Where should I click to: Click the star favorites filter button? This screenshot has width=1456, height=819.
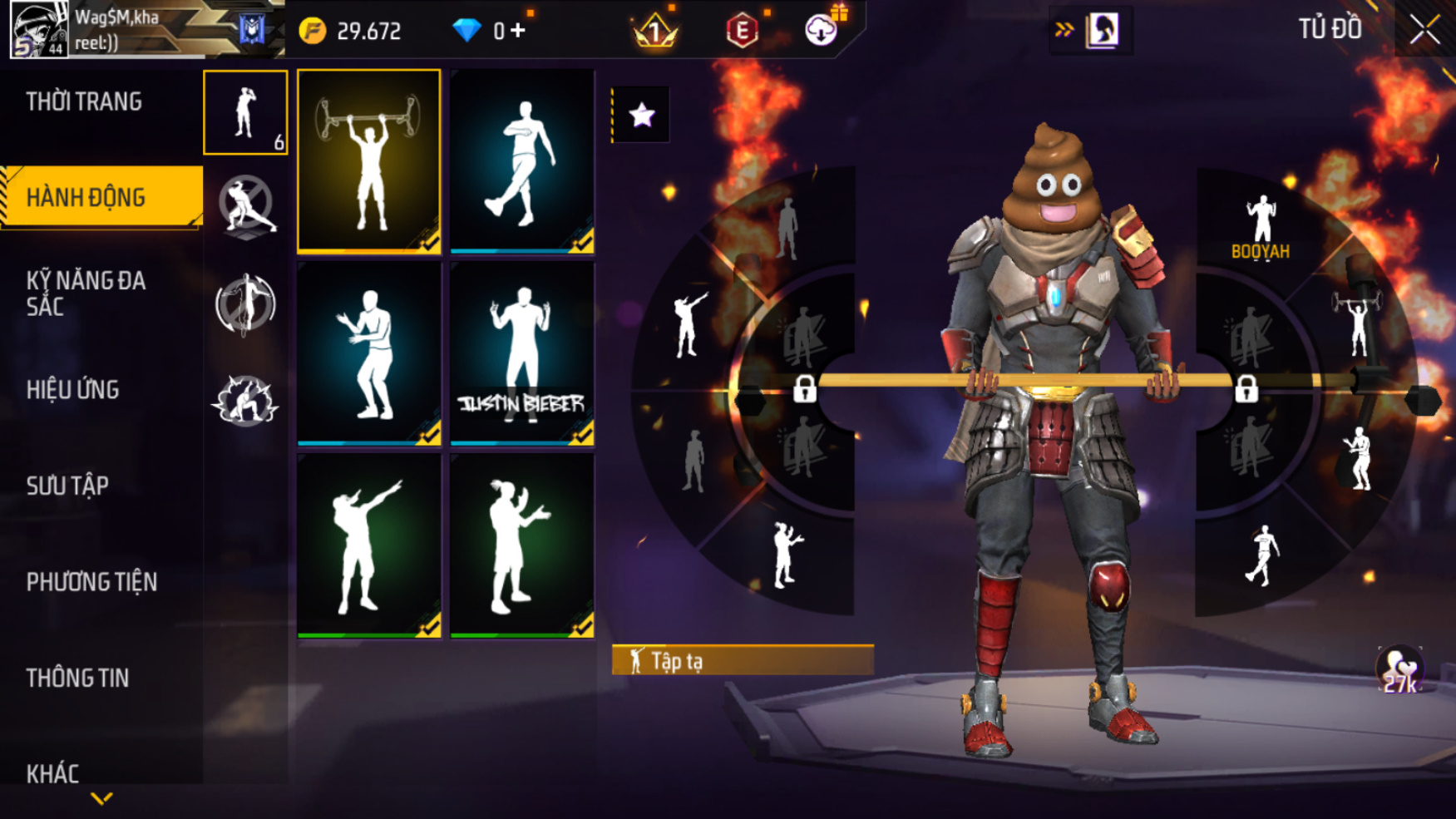click(641, 115)
